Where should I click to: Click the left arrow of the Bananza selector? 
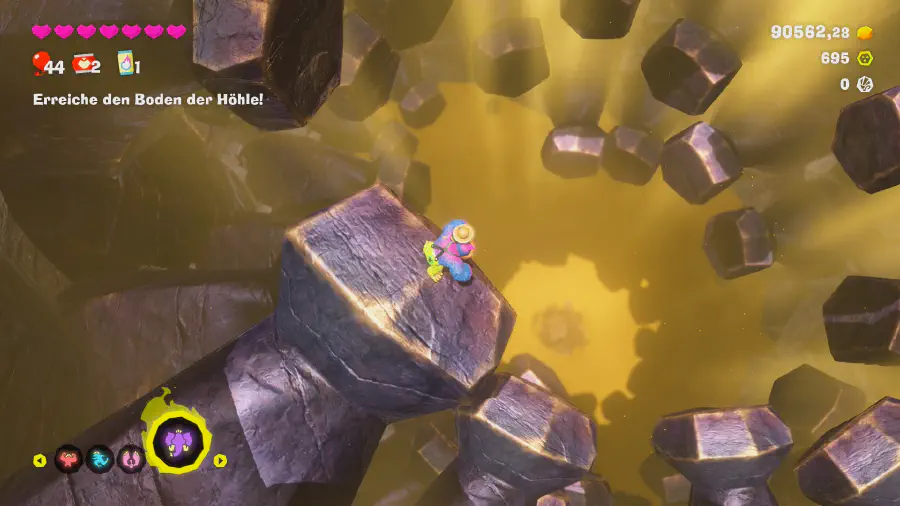click(x=40, y=461)
